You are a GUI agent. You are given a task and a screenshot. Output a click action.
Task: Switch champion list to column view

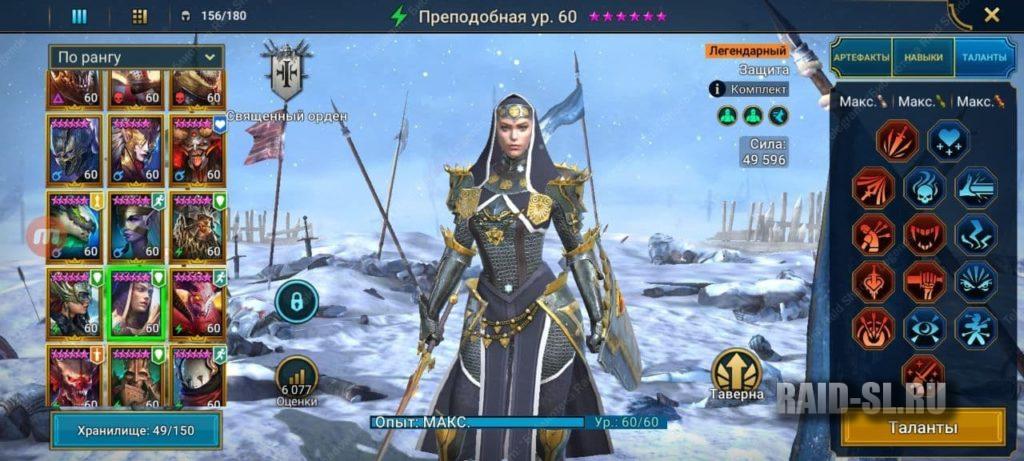tap(79, 16)
